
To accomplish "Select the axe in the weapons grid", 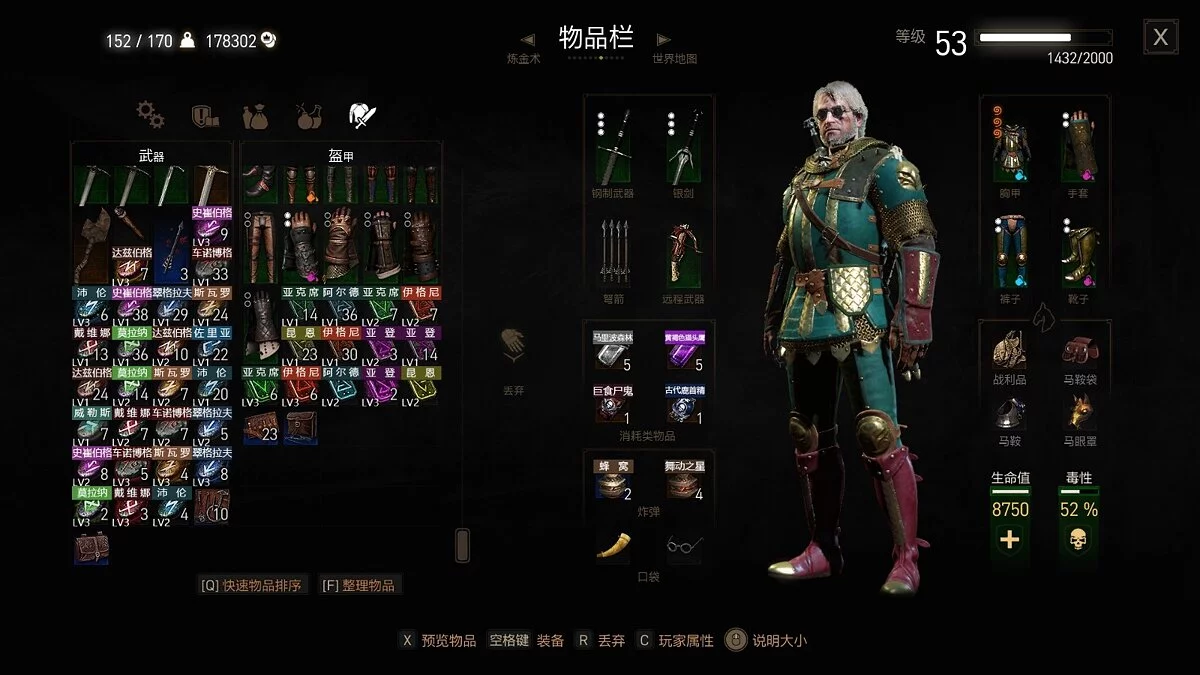I will click(x=93, y=243).
